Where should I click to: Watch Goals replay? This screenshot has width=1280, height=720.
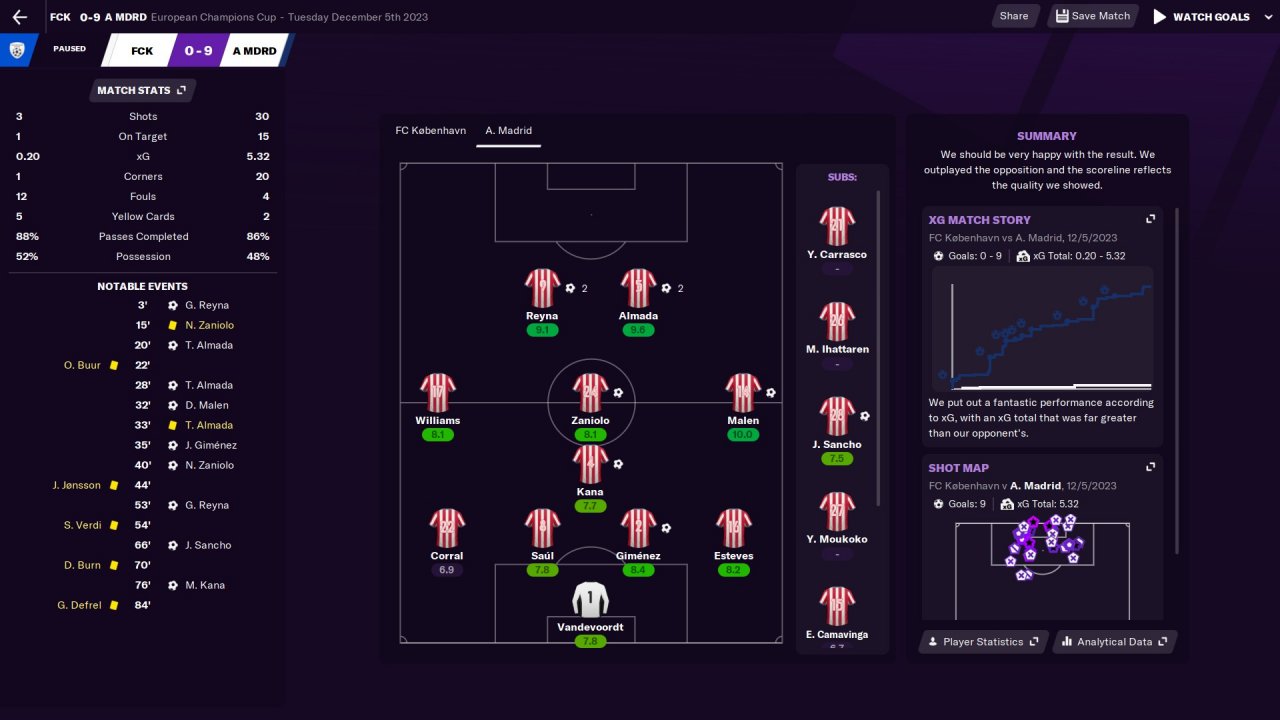coord(1201,17)
